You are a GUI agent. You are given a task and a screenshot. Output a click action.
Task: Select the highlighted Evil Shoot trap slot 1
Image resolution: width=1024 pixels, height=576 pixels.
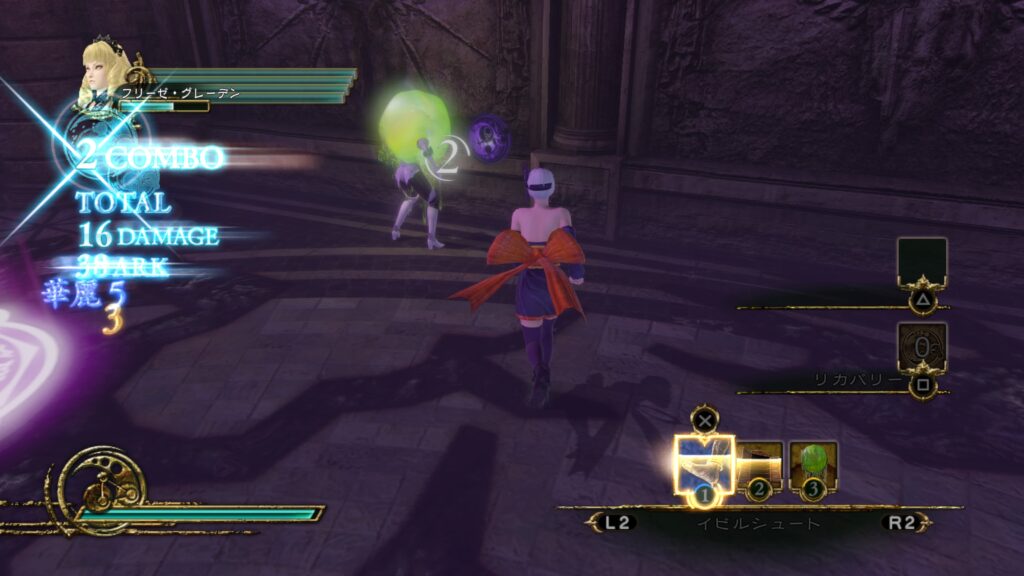pyautogui.click(x=704, y=464)
